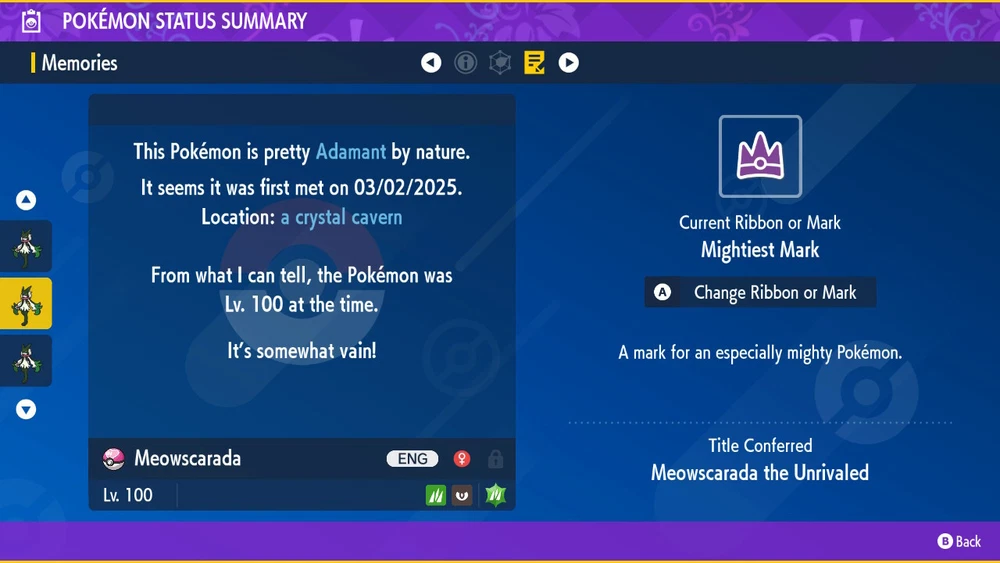1000x563 pixels.
Task: Click the Change Ribbon or Mark button
Action: click(760, 293)
